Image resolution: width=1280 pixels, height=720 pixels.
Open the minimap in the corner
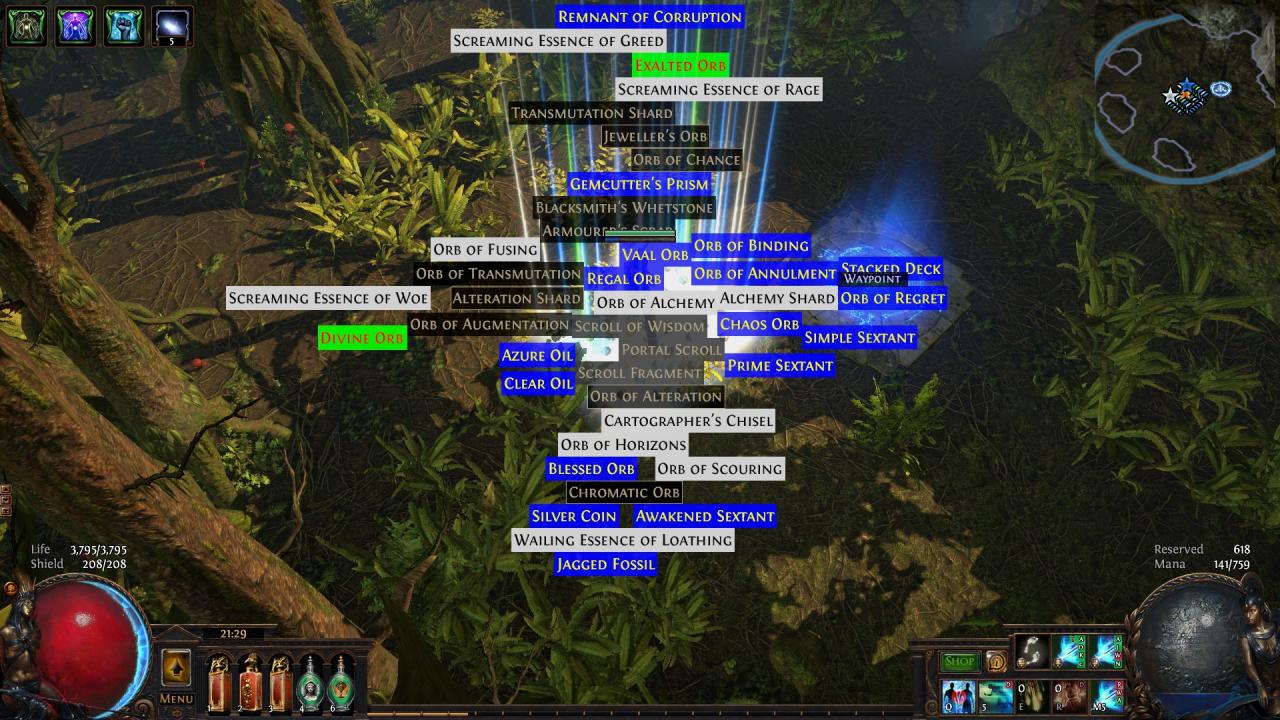(1185, 95)
